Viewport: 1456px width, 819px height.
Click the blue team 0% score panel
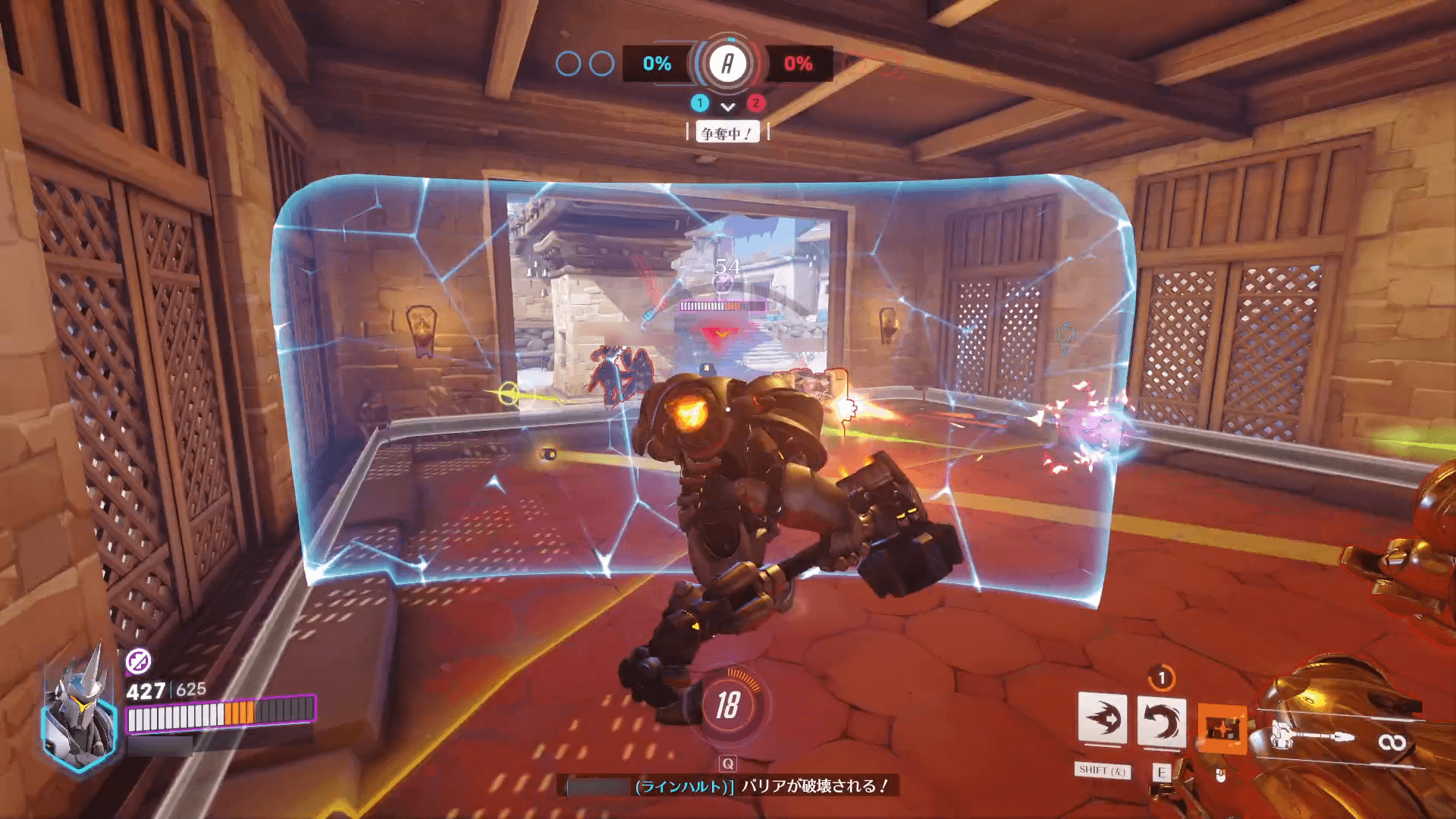pyautogui.click(x=657, y=64)
